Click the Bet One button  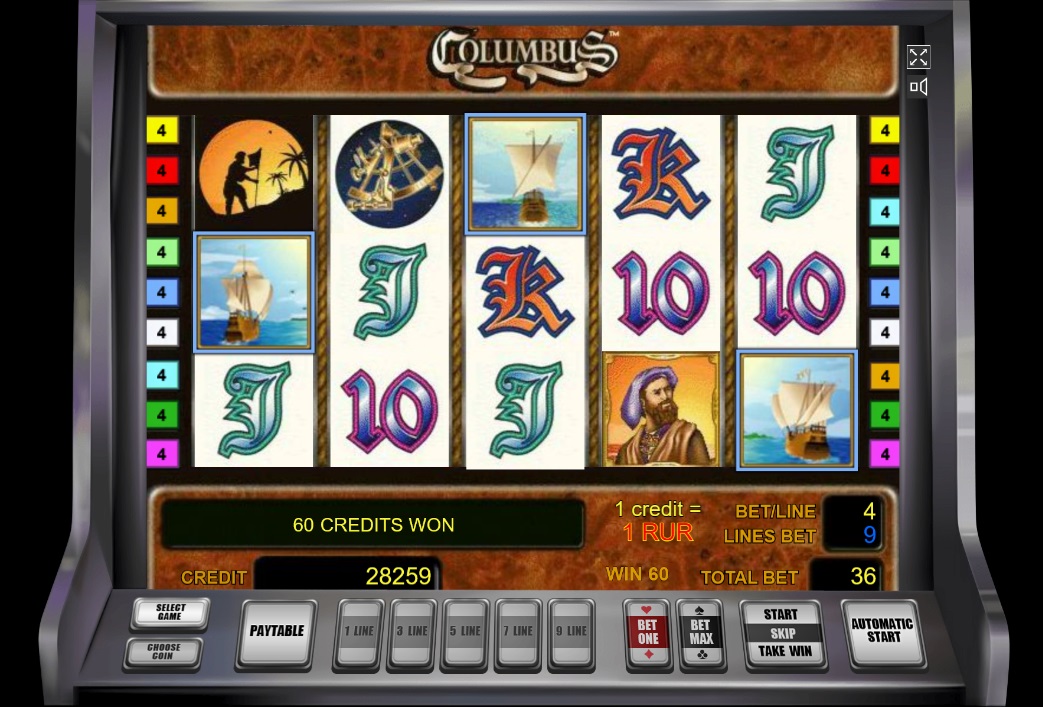point(647,632)
